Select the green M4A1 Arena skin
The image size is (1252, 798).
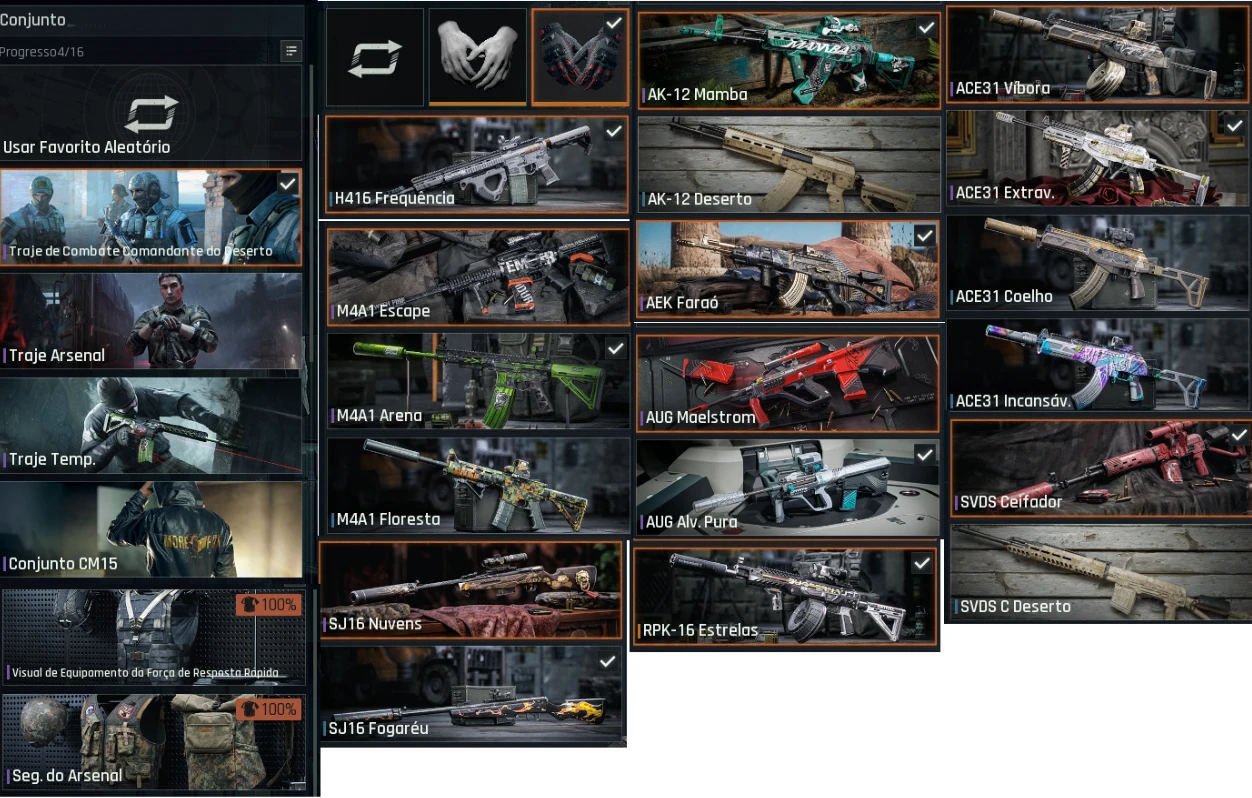[x=477, y=381]
